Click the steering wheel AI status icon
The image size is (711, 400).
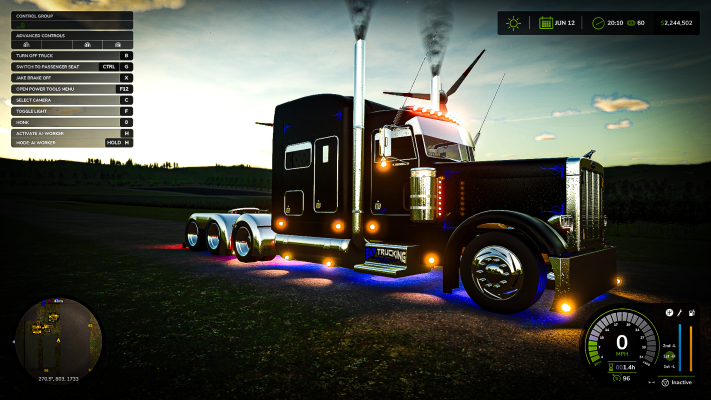[x=665, y=382]
